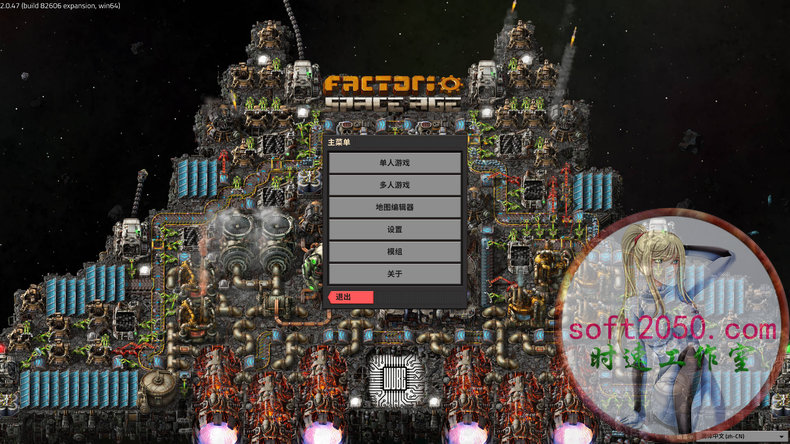Show the About screen (关于)
Screen dimensions: 790x444
394,273
